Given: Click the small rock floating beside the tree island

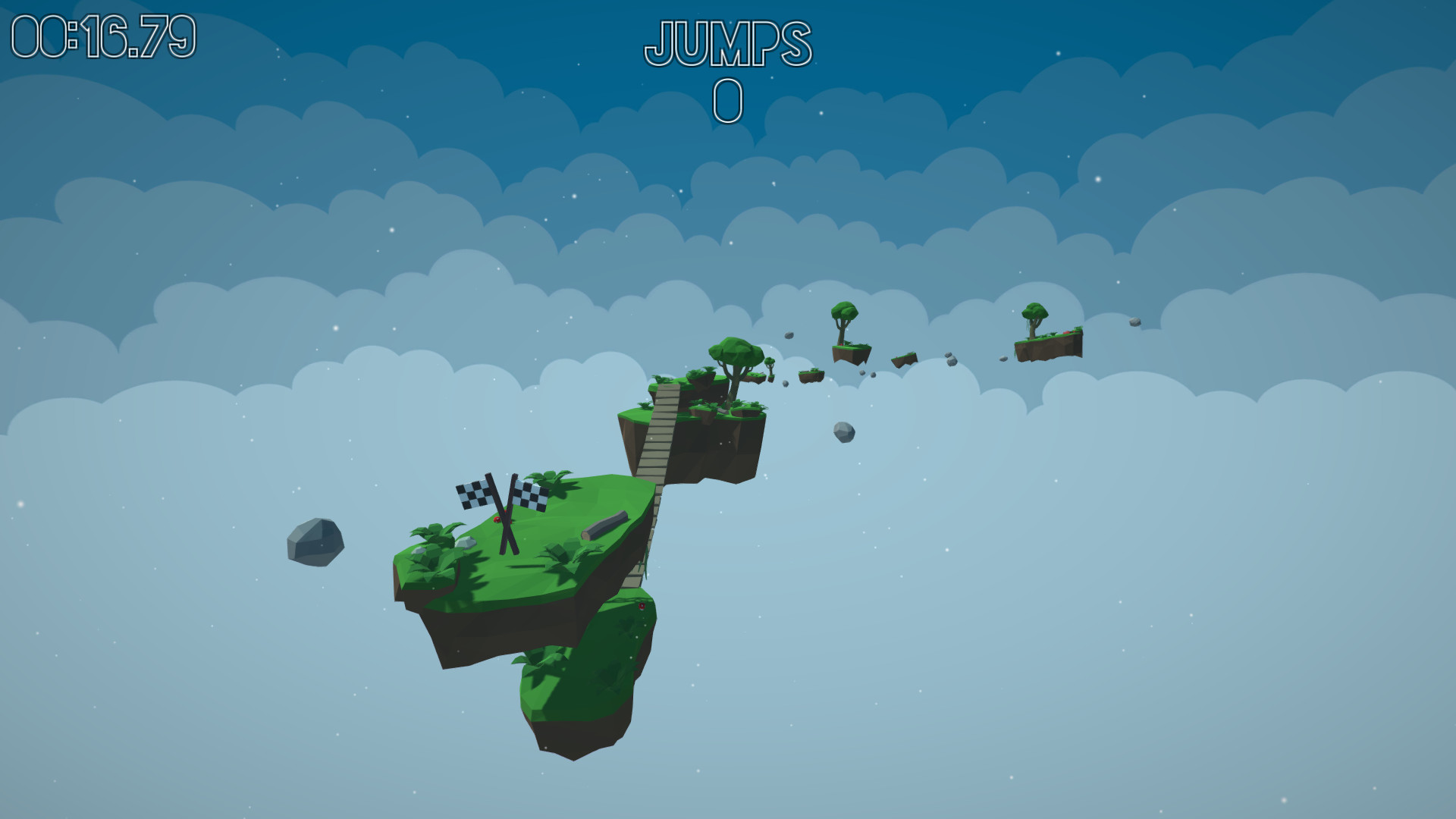Looking at the screenshot, I should click(789, 335).
